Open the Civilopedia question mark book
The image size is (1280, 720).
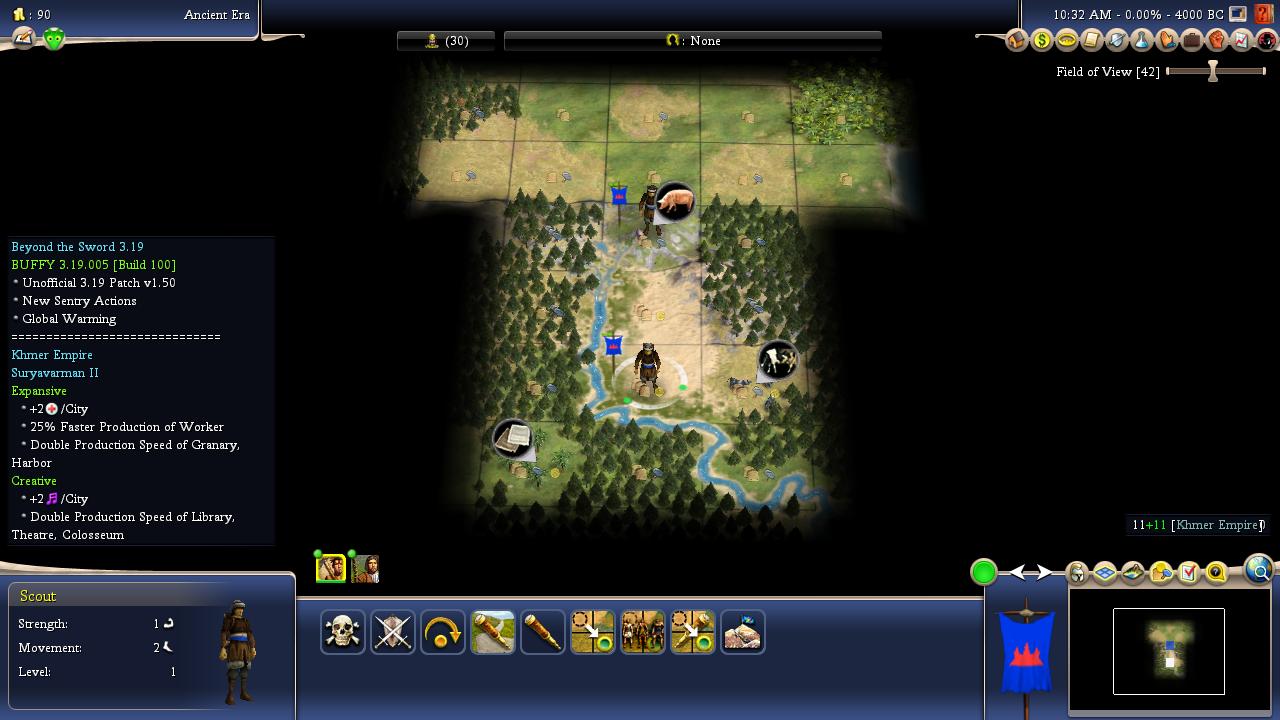coord(1264,14)
